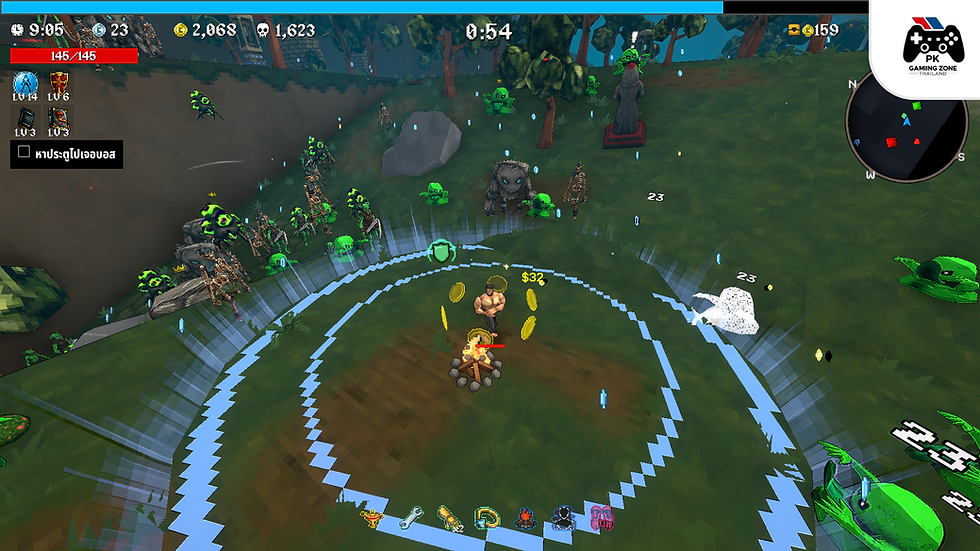Click the PK Gaming Zone channel logo

[x=925, y=44]
